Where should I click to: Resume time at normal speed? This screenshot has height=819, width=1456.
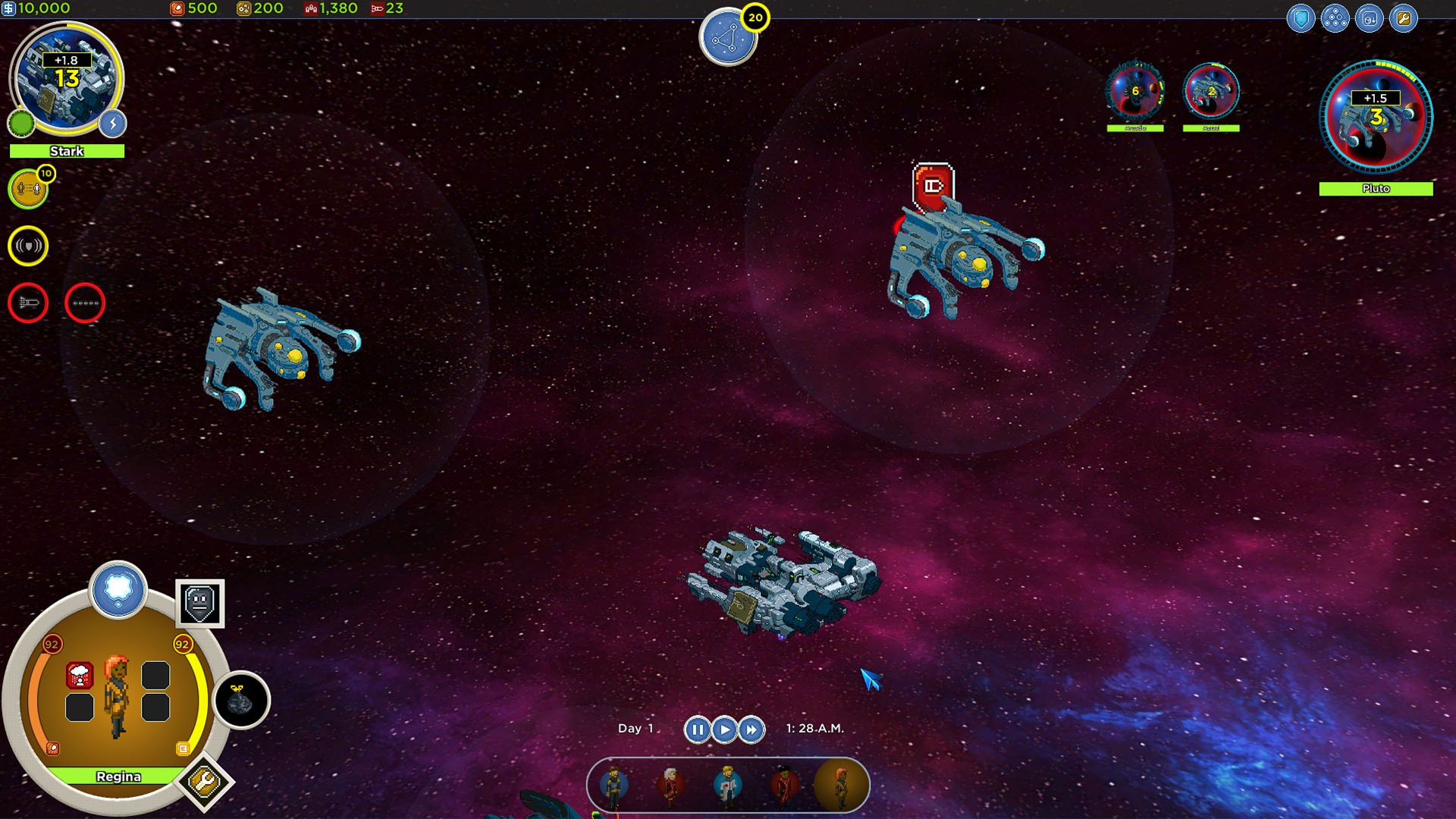click(x=724, y=730)
